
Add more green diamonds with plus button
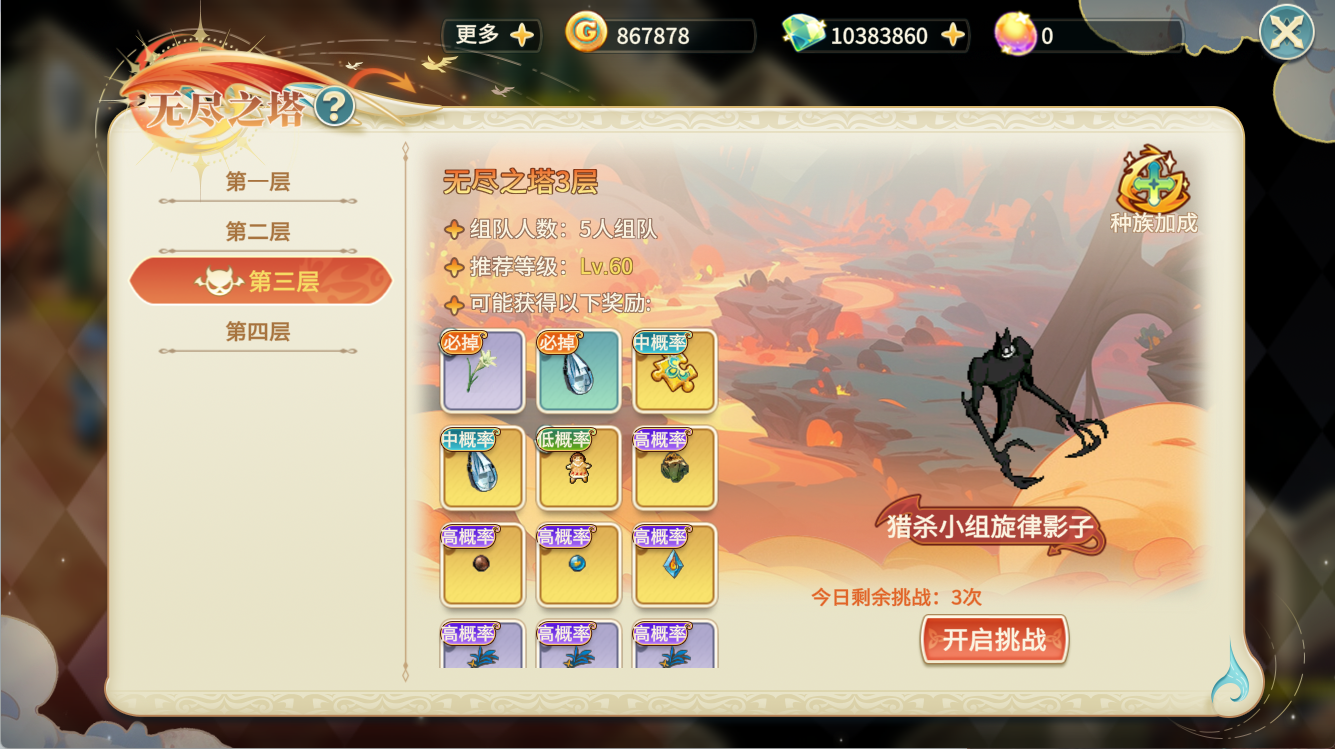click(953, 36)
